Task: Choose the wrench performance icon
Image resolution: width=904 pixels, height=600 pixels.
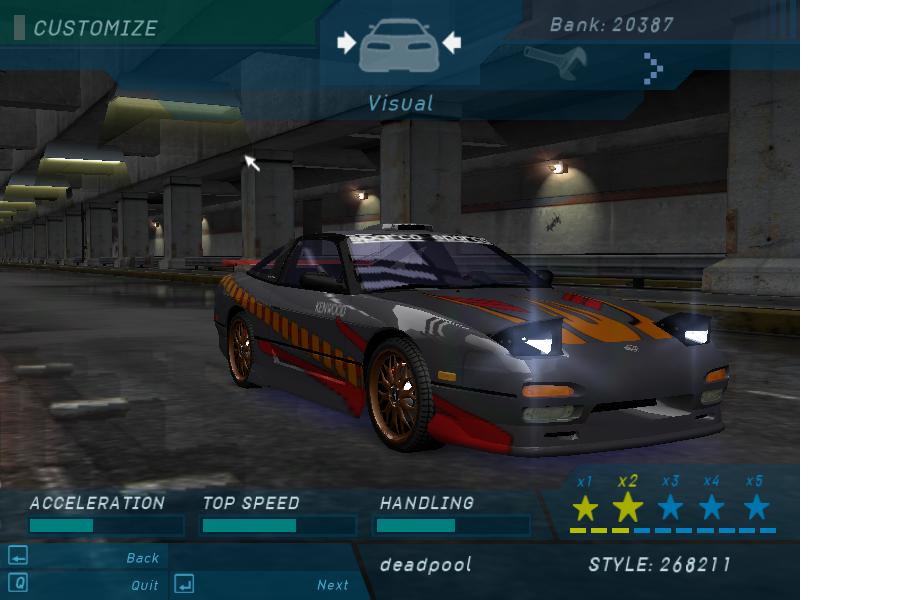Action: tap(554, 63)
